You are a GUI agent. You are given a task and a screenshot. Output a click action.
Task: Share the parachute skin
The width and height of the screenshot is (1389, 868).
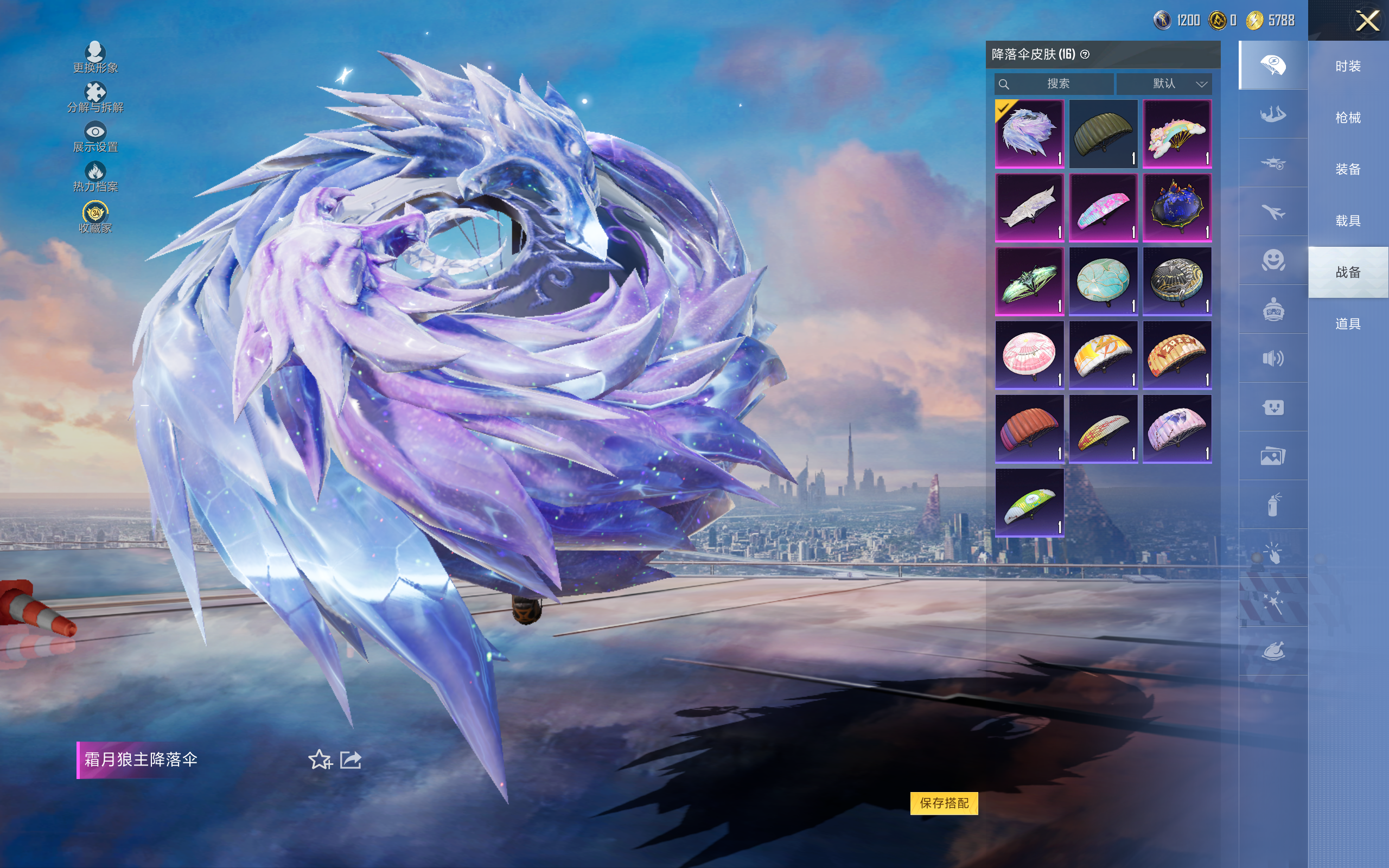[x=351, y=759]
